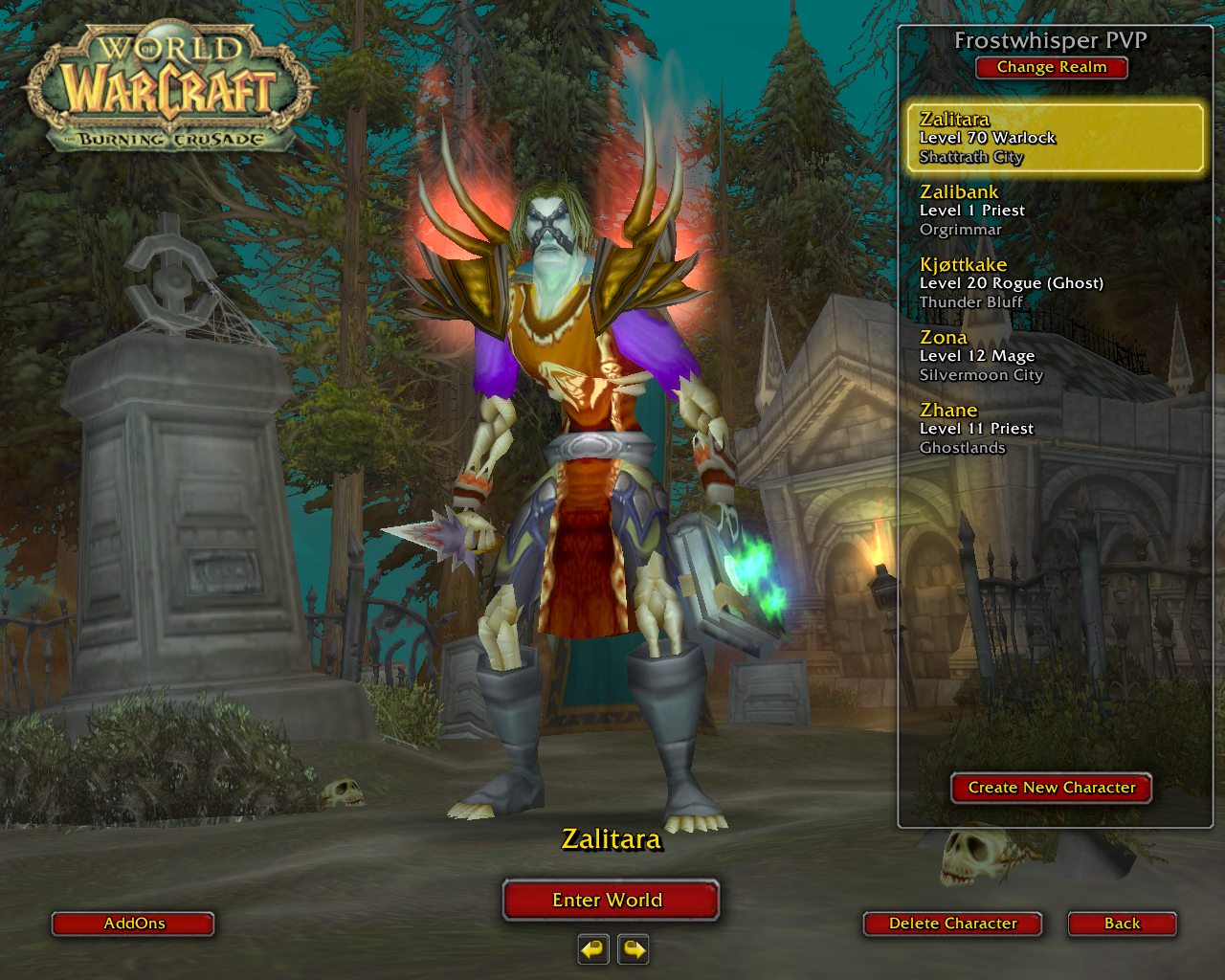
Task: Rotate character with the left arrow button
Action: (x=593, y=949)
